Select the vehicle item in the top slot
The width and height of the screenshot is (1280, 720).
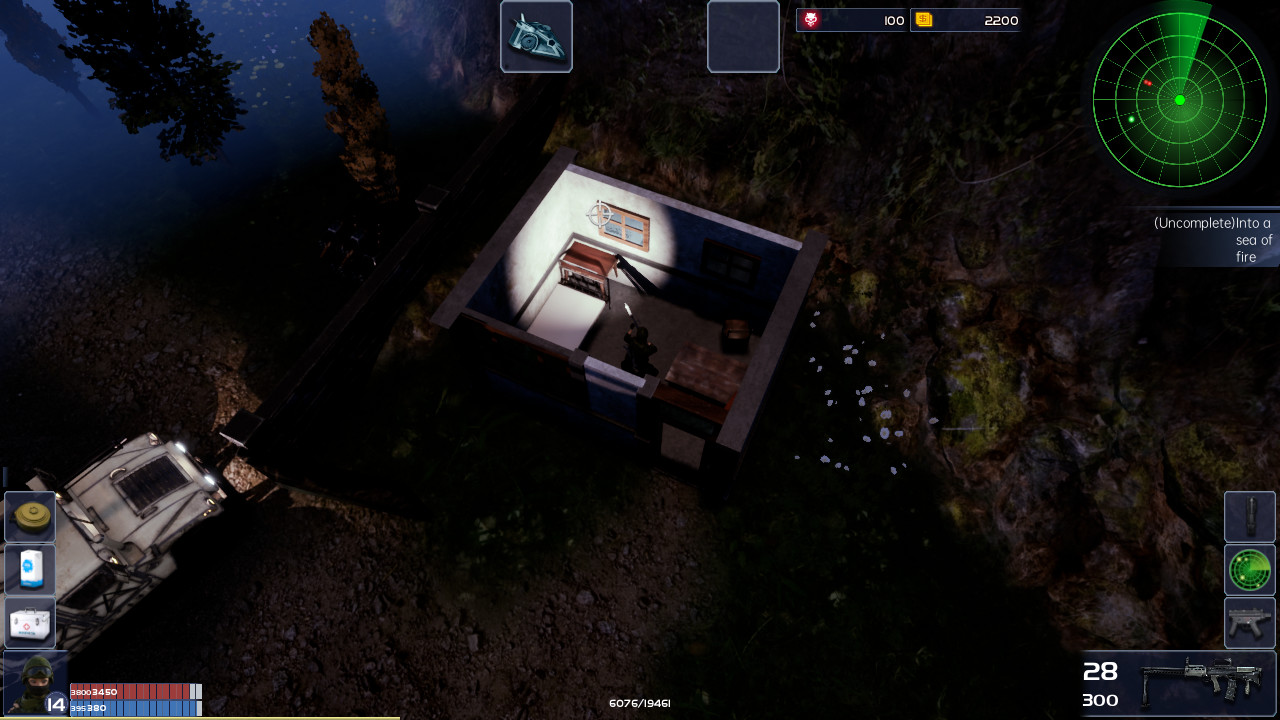[536, 36]
